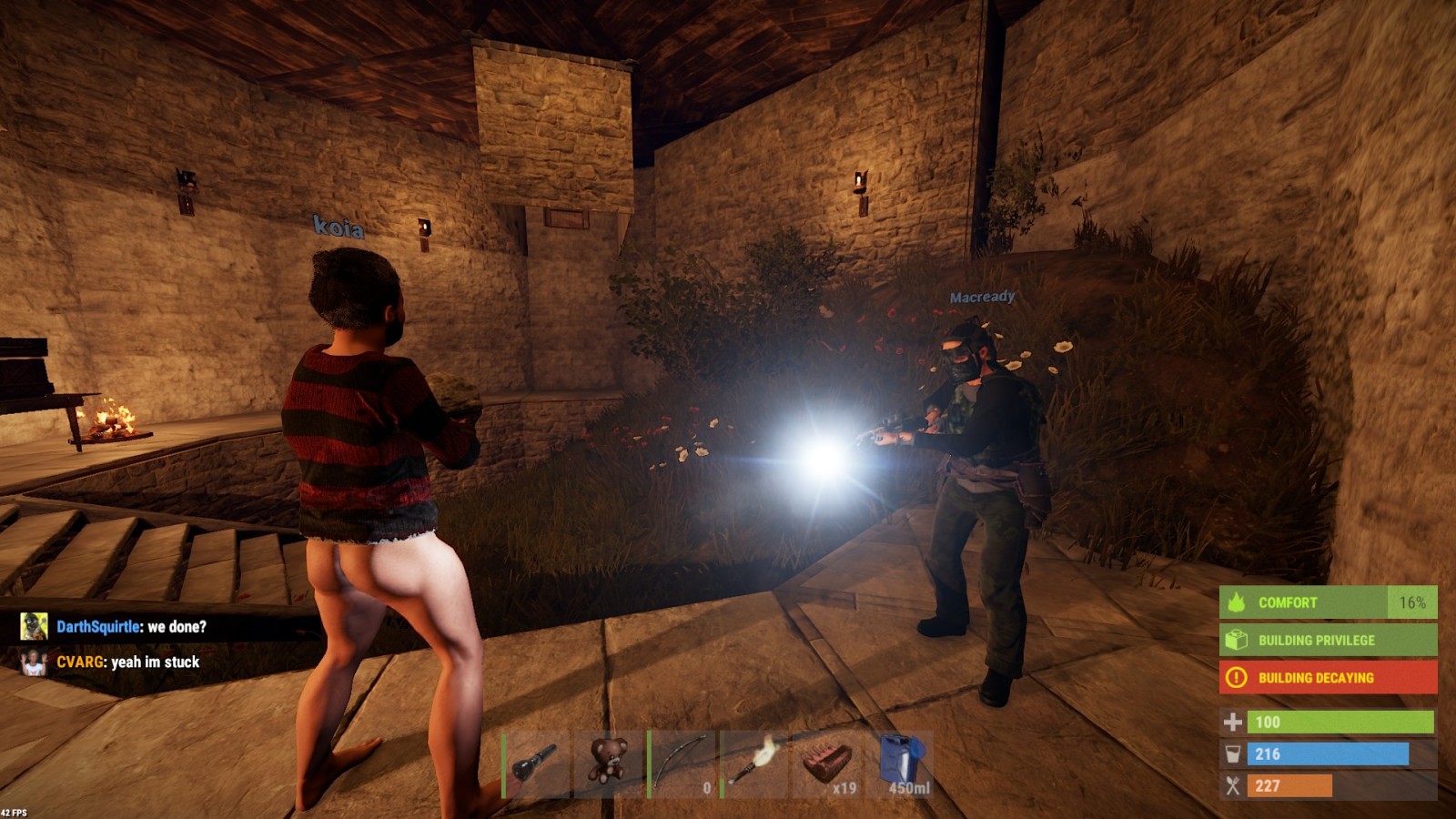
Task: Select the lit torch in the hotbar
Action: [x=754, y=764]
